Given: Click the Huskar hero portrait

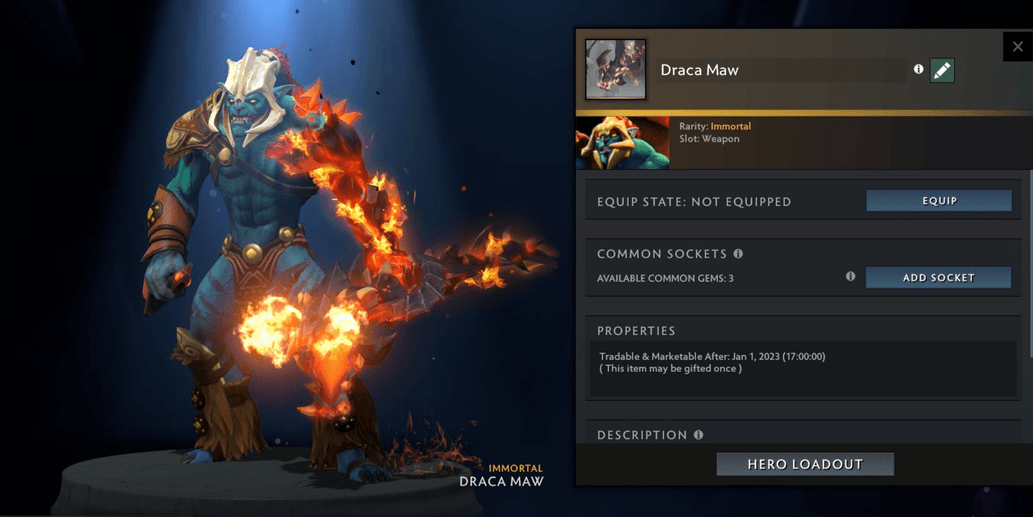Looking at the screenshot, I should (x=623, y=143).
